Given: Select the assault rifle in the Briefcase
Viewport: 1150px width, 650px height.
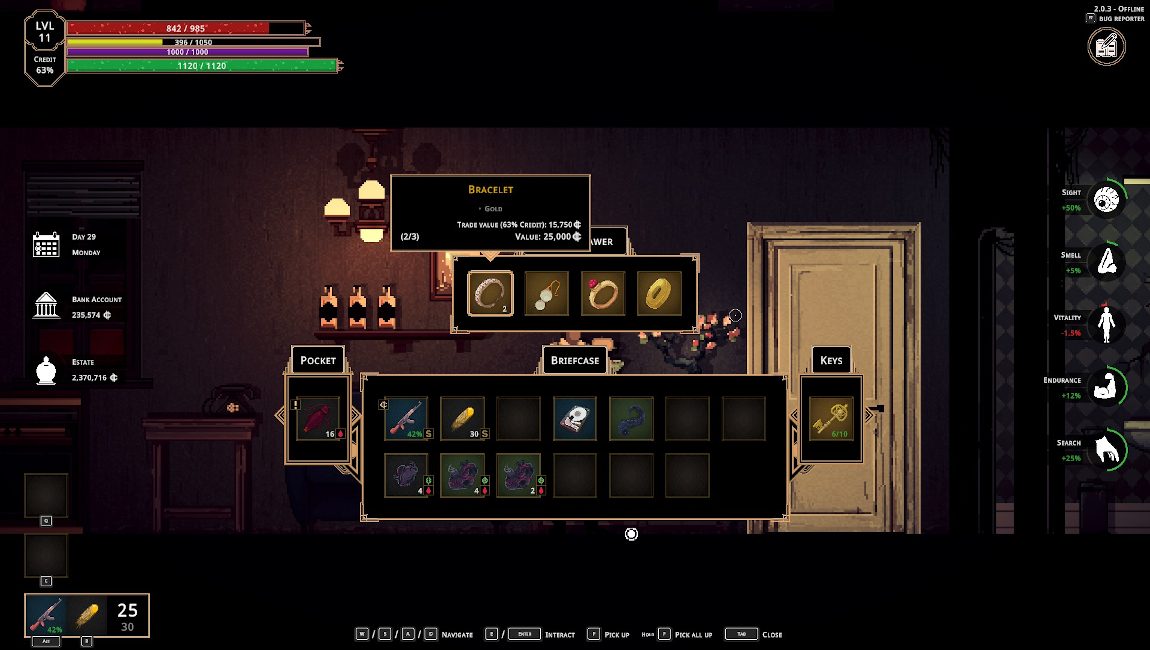Looking at the screenshot, I should click(406, 419).
